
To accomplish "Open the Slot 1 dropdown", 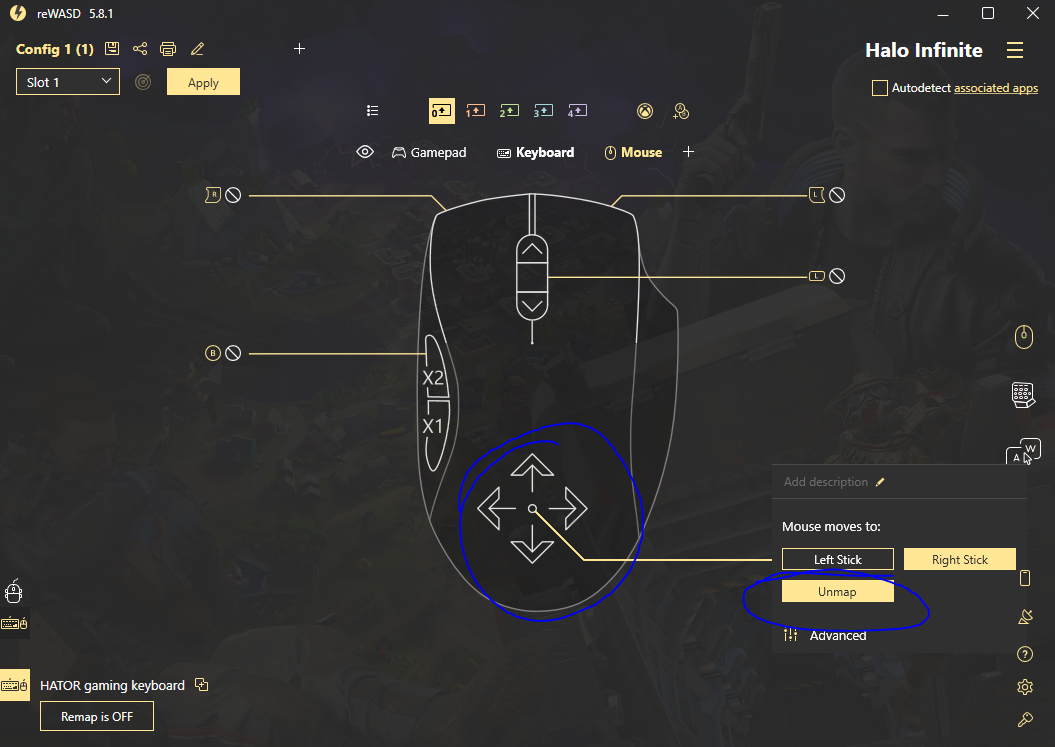I will click(68, 82).
